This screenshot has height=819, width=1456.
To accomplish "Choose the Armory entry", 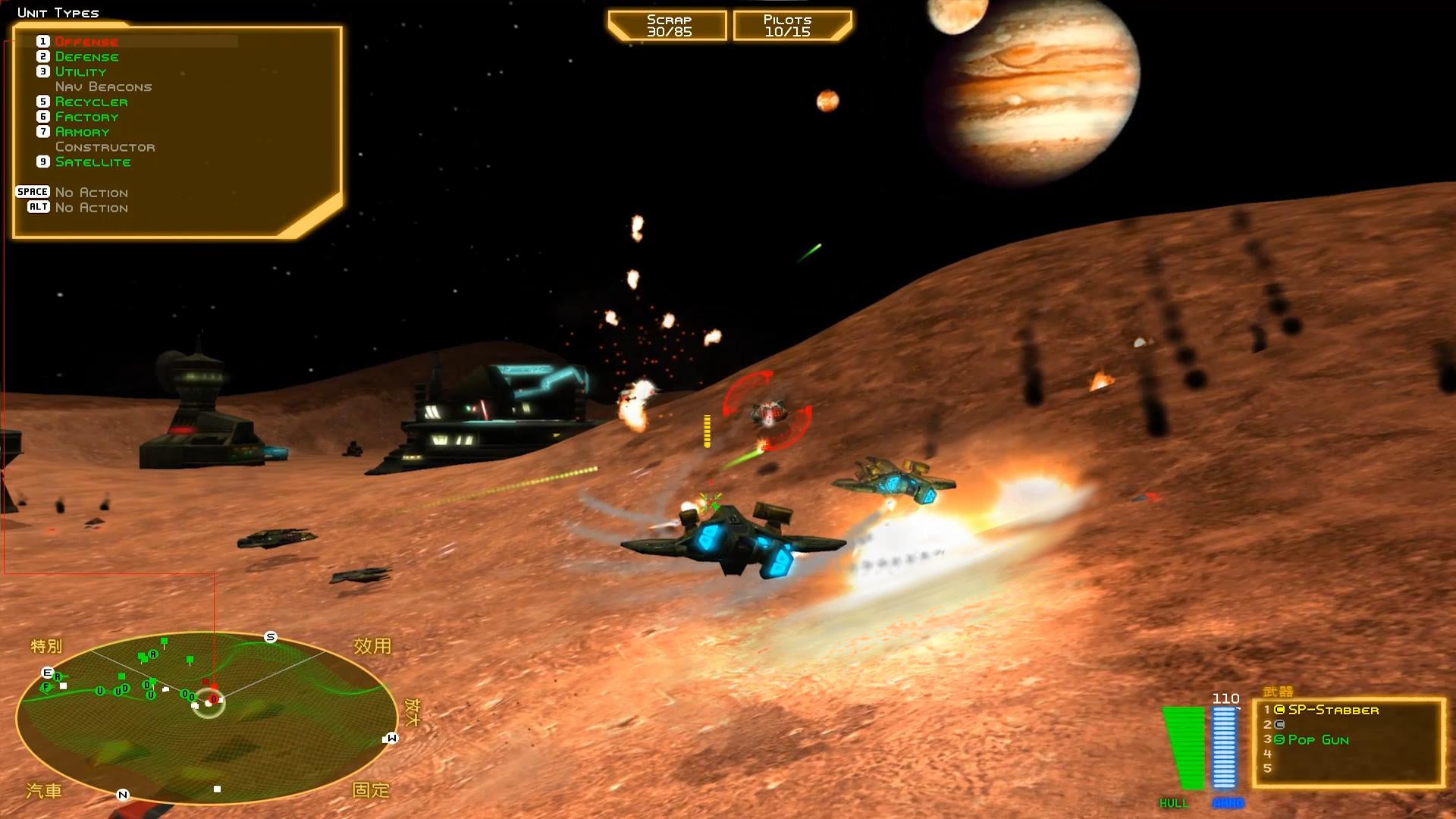I will 82,132.
